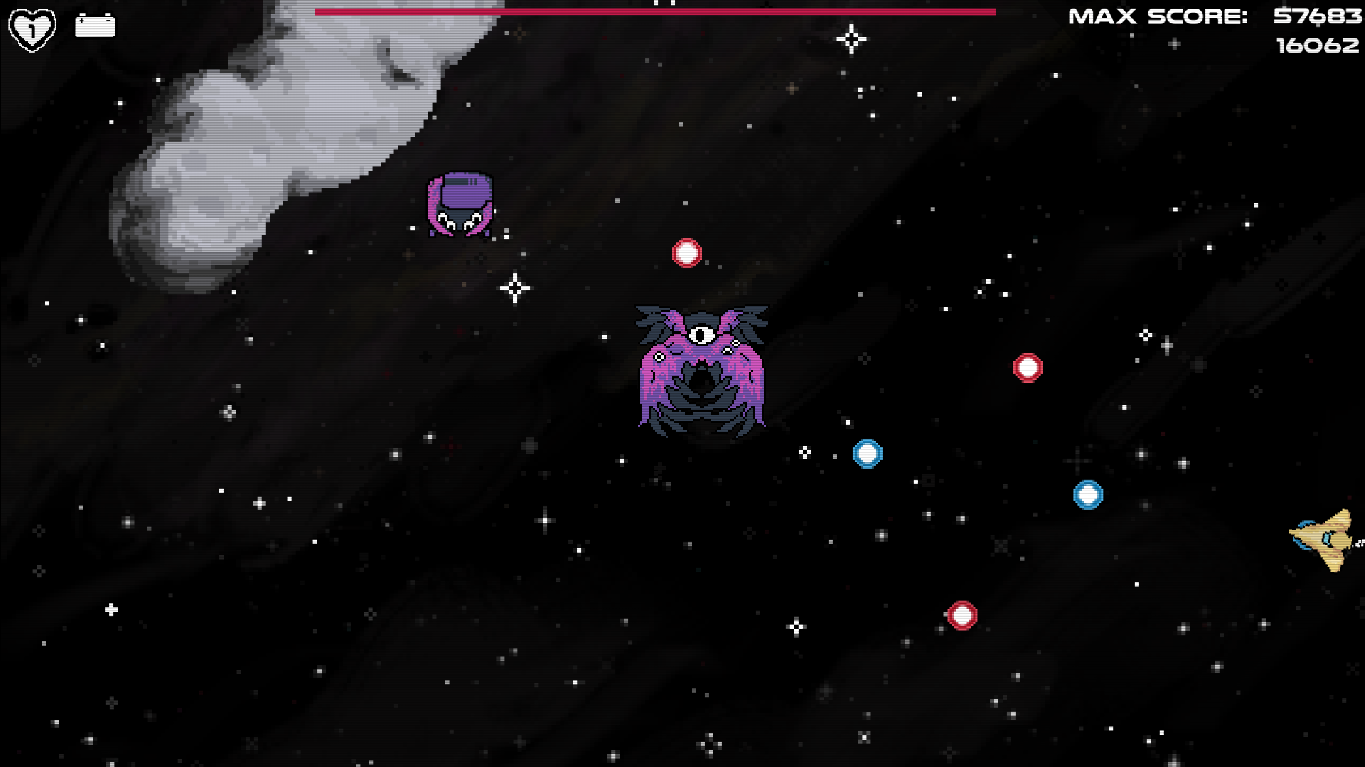
Task: Click the lower blue orb projectile
Action: tap(1088, 494)
